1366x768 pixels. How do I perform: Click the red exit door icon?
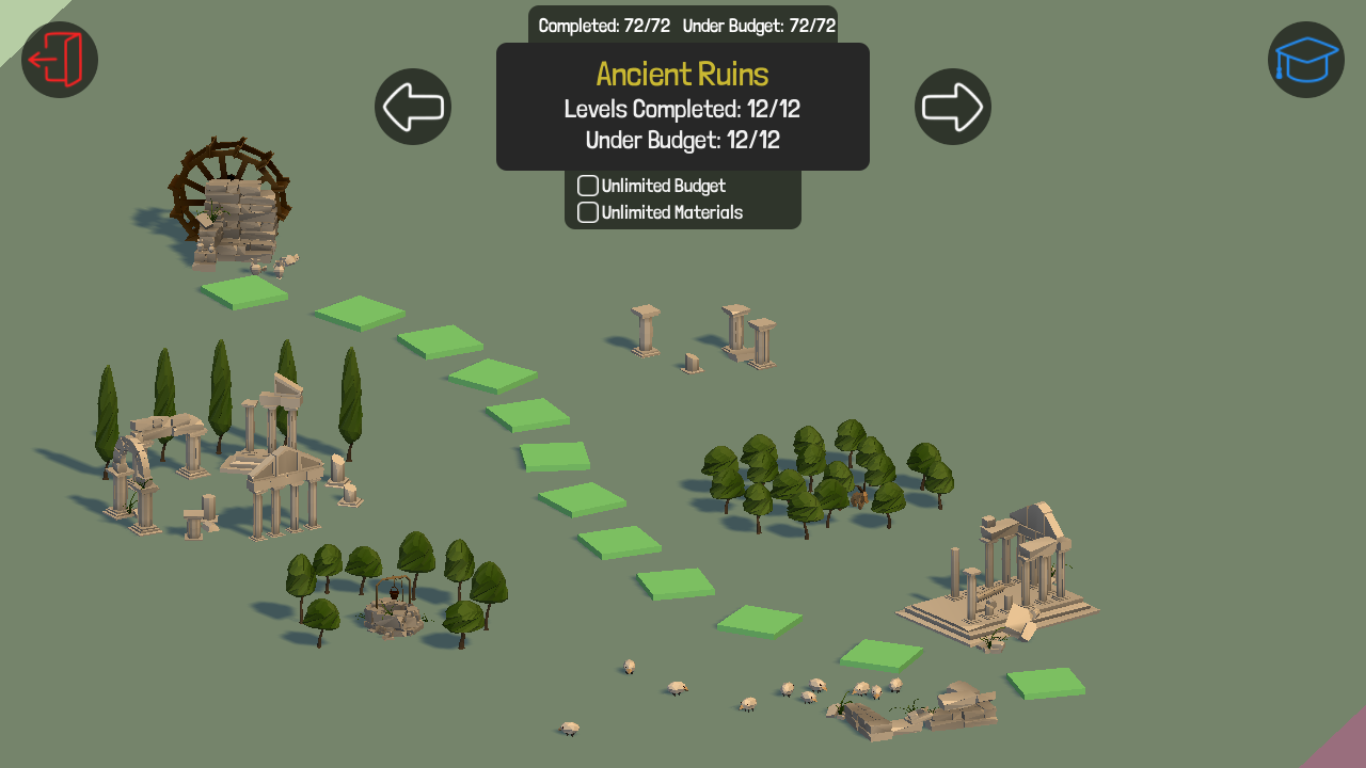pos(59,59)
